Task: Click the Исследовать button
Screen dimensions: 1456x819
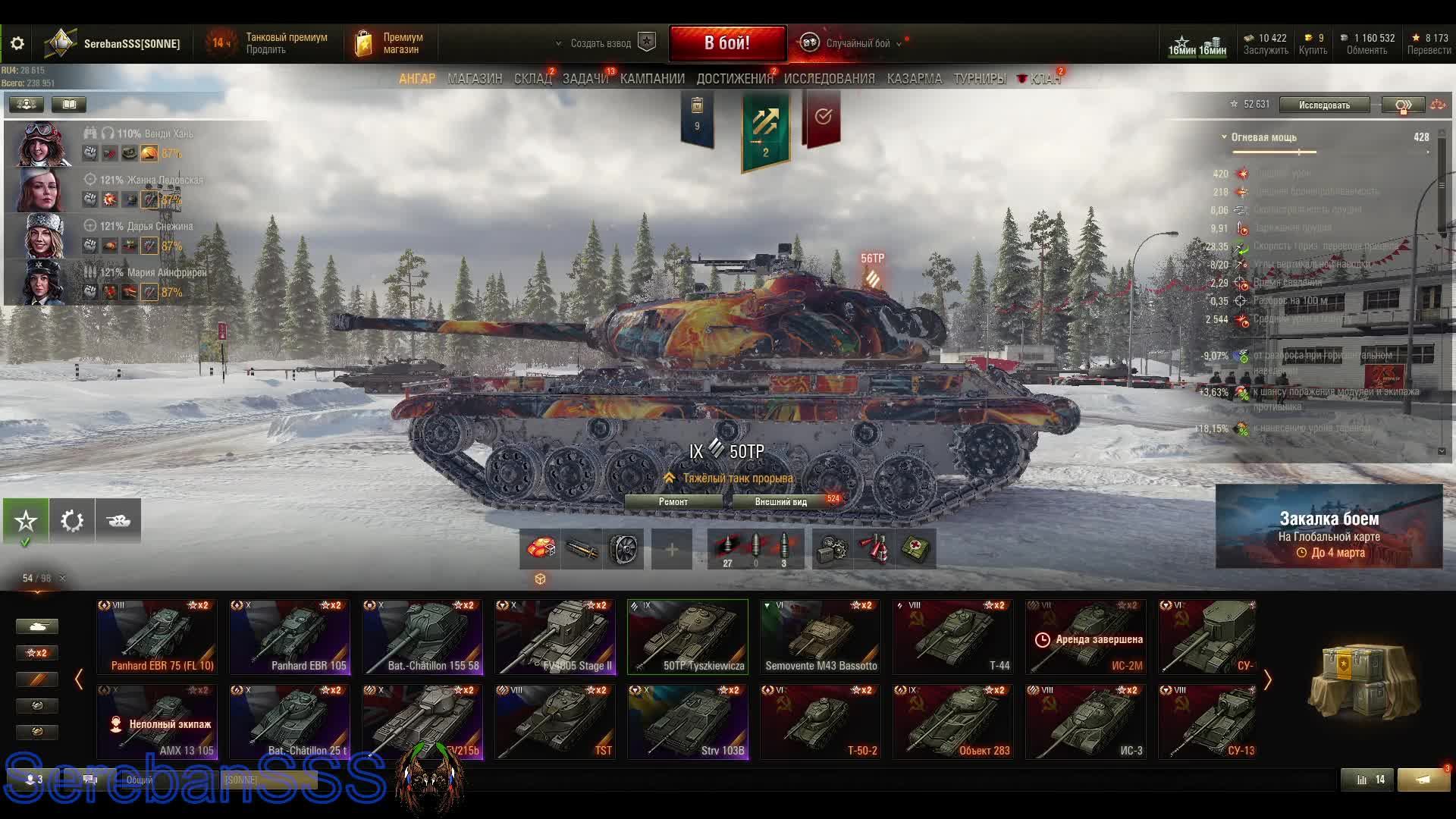Action: coord(1324,105)
